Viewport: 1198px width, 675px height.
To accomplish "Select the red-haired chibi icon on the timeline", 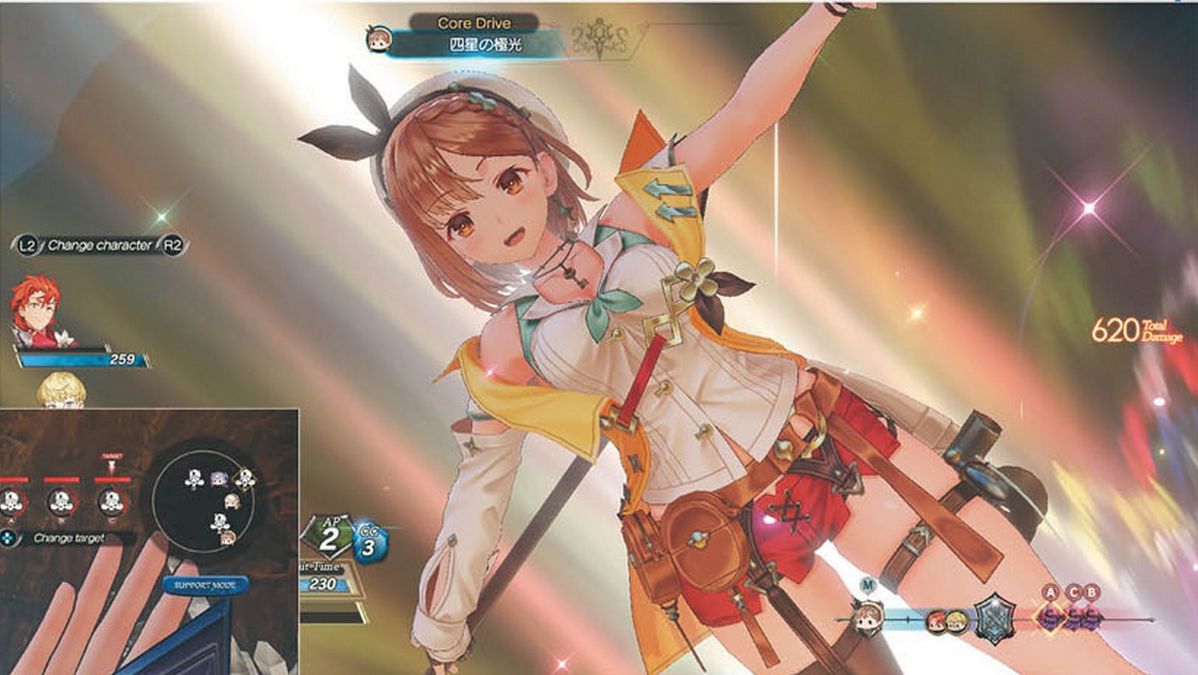I will 937,621.
